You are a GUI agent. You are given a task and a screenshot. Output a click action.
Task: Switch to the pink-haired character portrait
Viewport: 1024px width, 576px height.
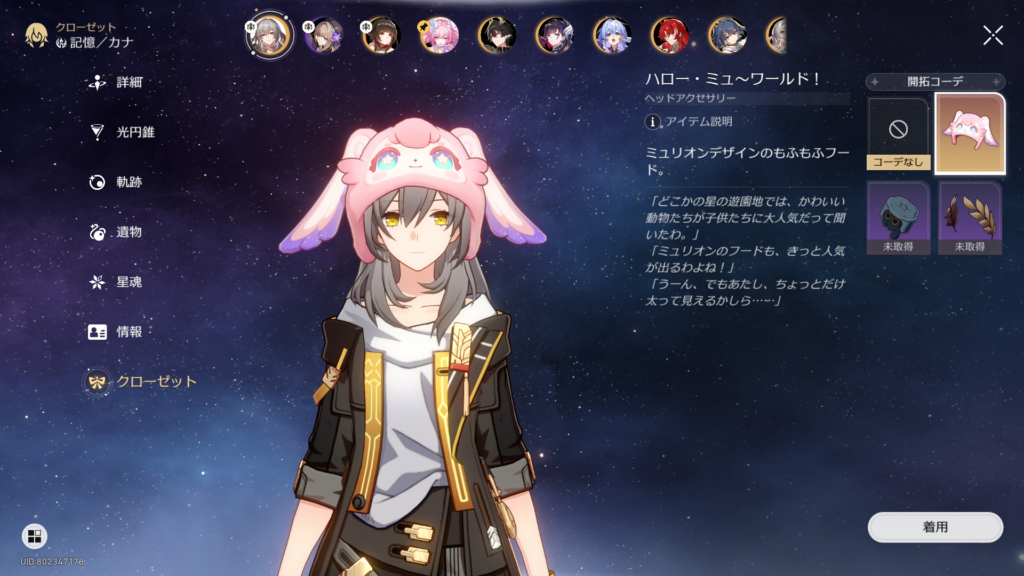click(x=439, y=35)
